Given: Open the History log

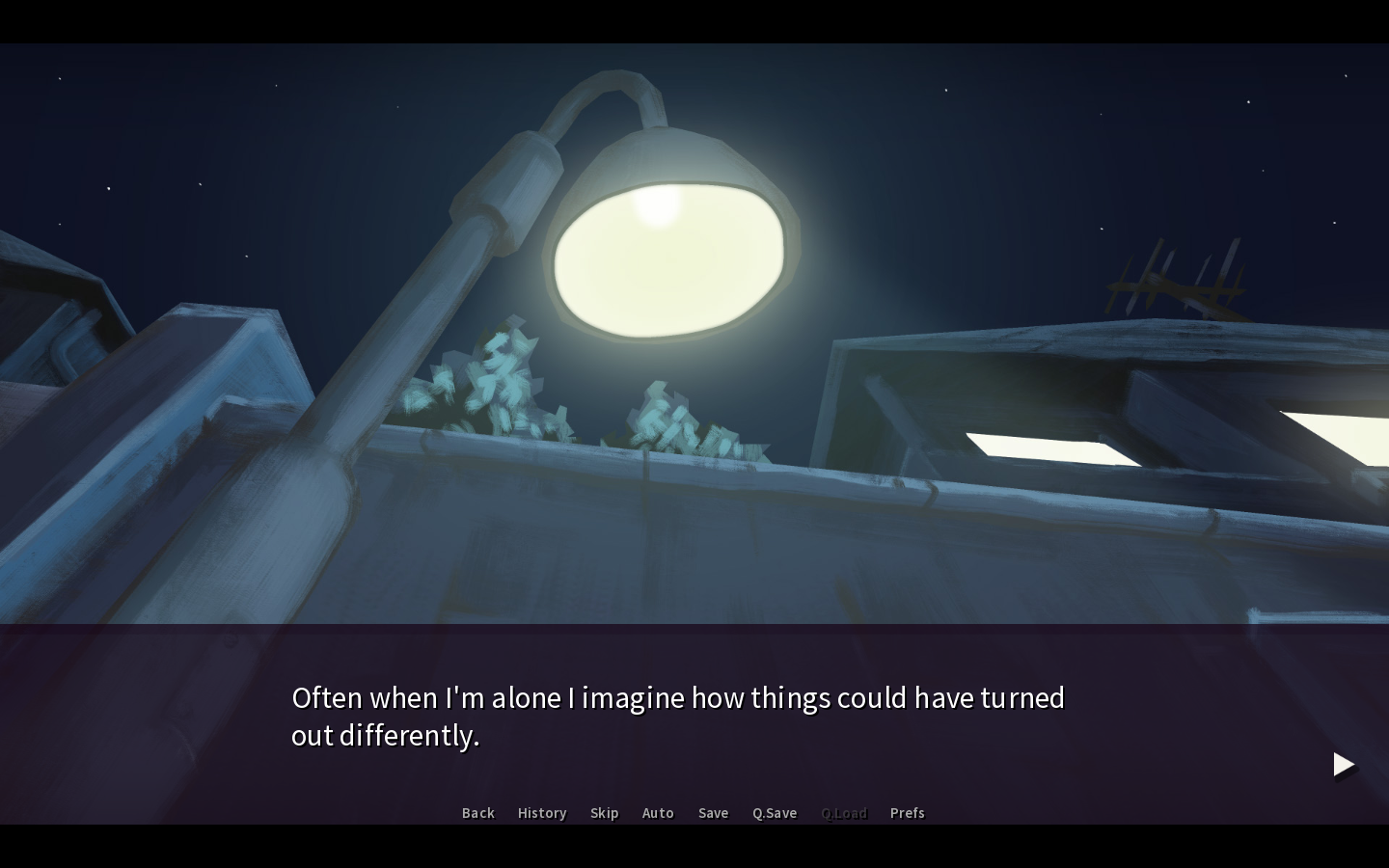Looking at the screenshot, I should pyautogui.click(x=542, y=813).
